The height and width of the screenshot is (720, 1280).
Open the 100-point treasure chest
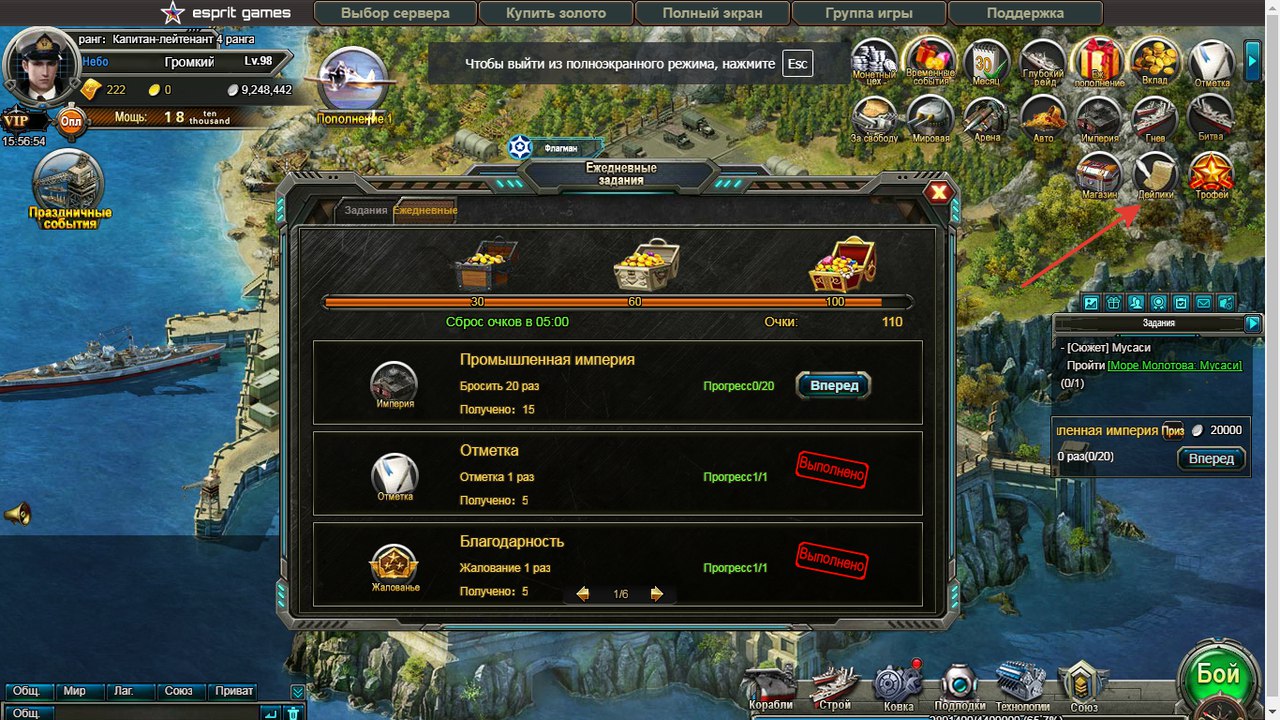click(842, 265)
